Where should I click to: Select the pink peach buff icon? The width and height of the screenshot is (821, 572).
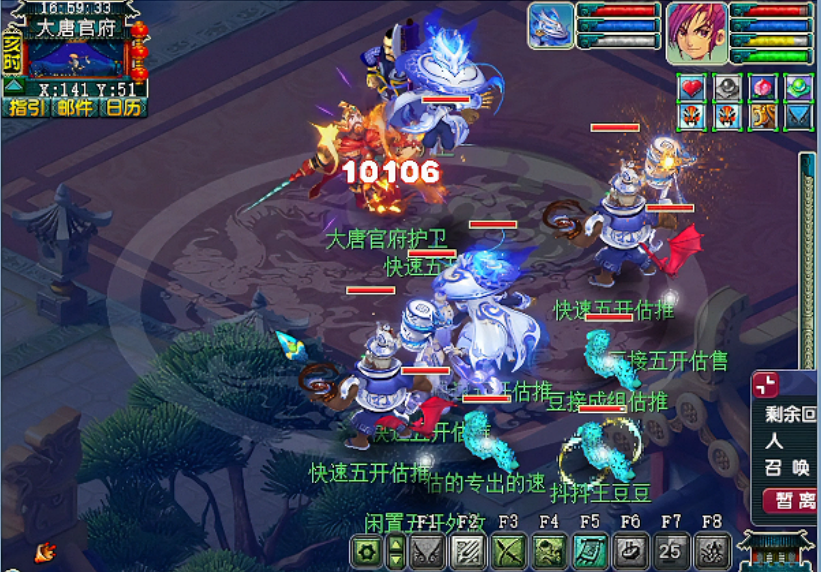coord(763,88)
